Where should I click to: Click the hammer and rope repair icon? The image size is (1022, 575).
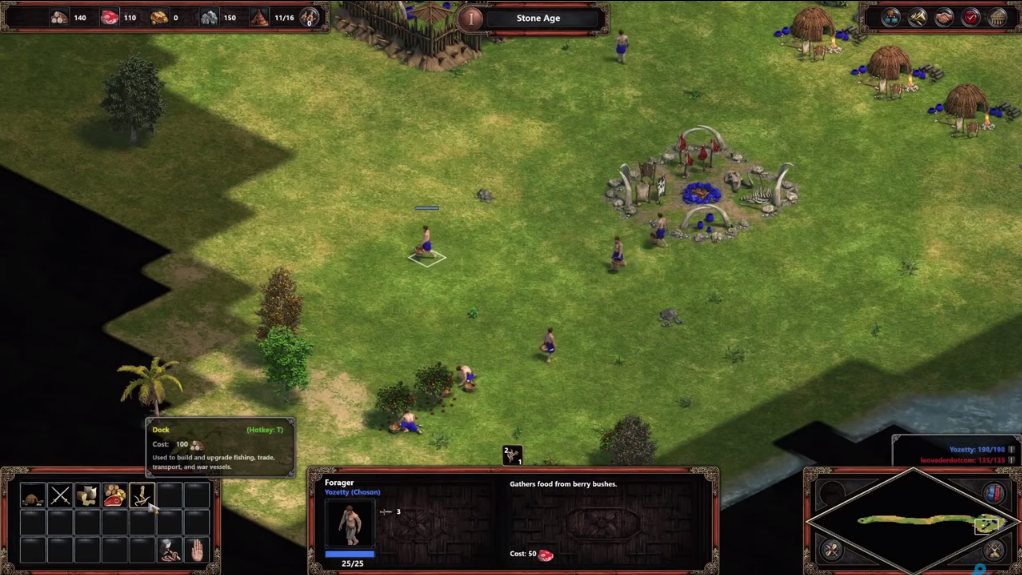click(x=169, y=549)
